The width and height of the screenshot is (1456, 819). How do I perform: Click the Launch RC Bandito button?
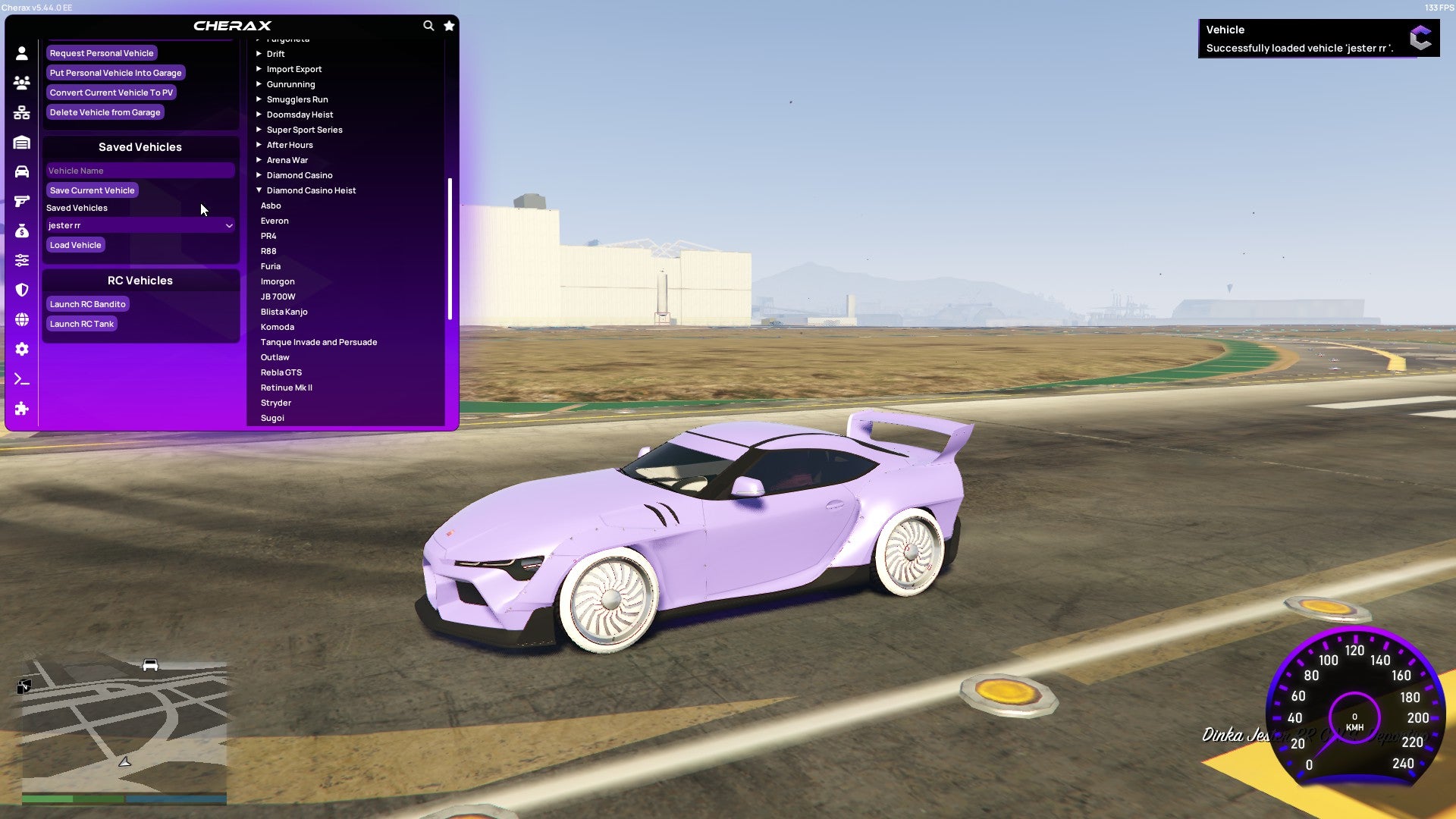pyautogui.click(x=88, y=303)
